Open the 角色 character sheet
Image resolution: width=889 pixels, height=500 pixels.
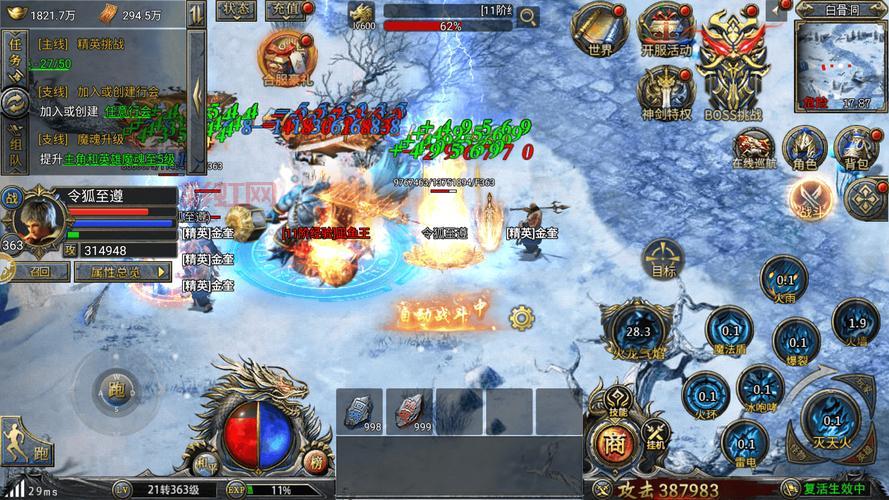(804, 147)
